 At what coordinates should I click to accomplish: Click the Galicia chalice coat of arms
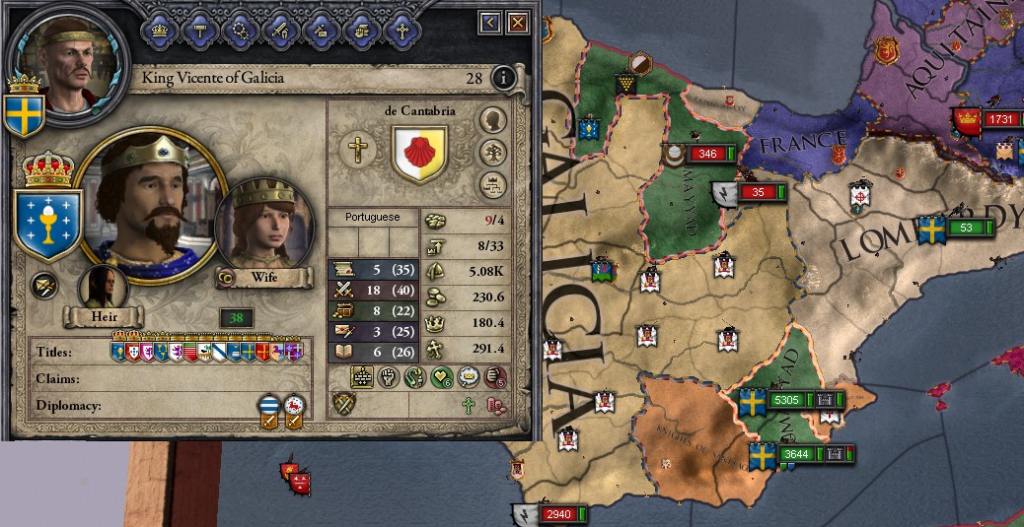48,221
